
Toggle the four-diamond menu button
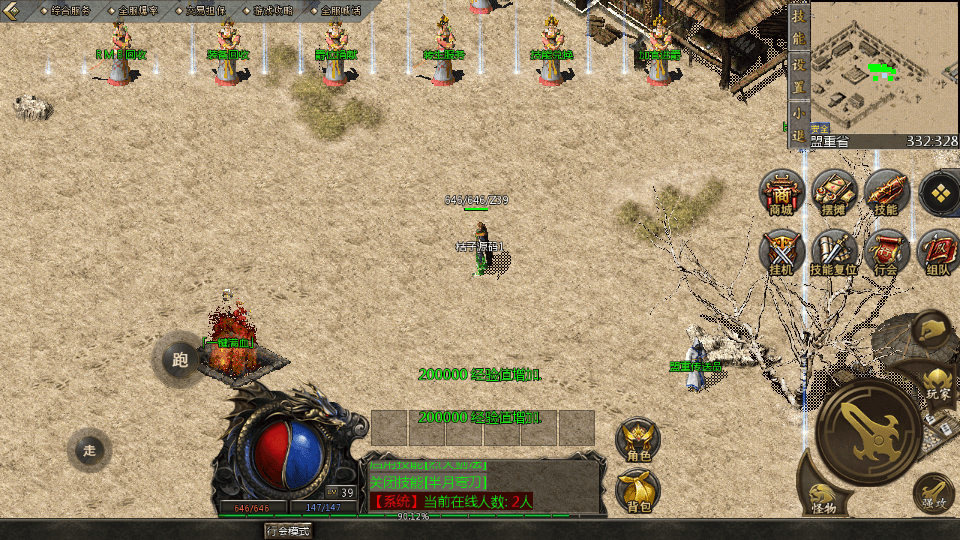point(939,192)
